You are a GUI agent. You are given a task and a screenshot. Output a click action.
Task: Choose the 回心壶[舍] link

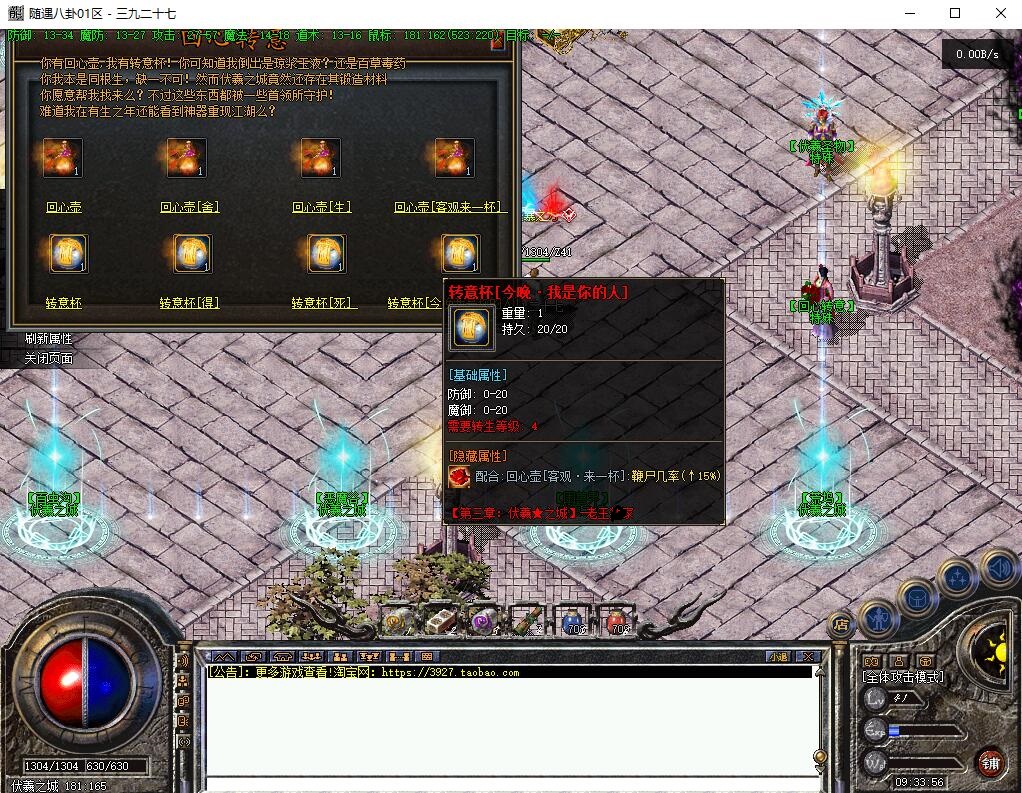click(189, 207)
